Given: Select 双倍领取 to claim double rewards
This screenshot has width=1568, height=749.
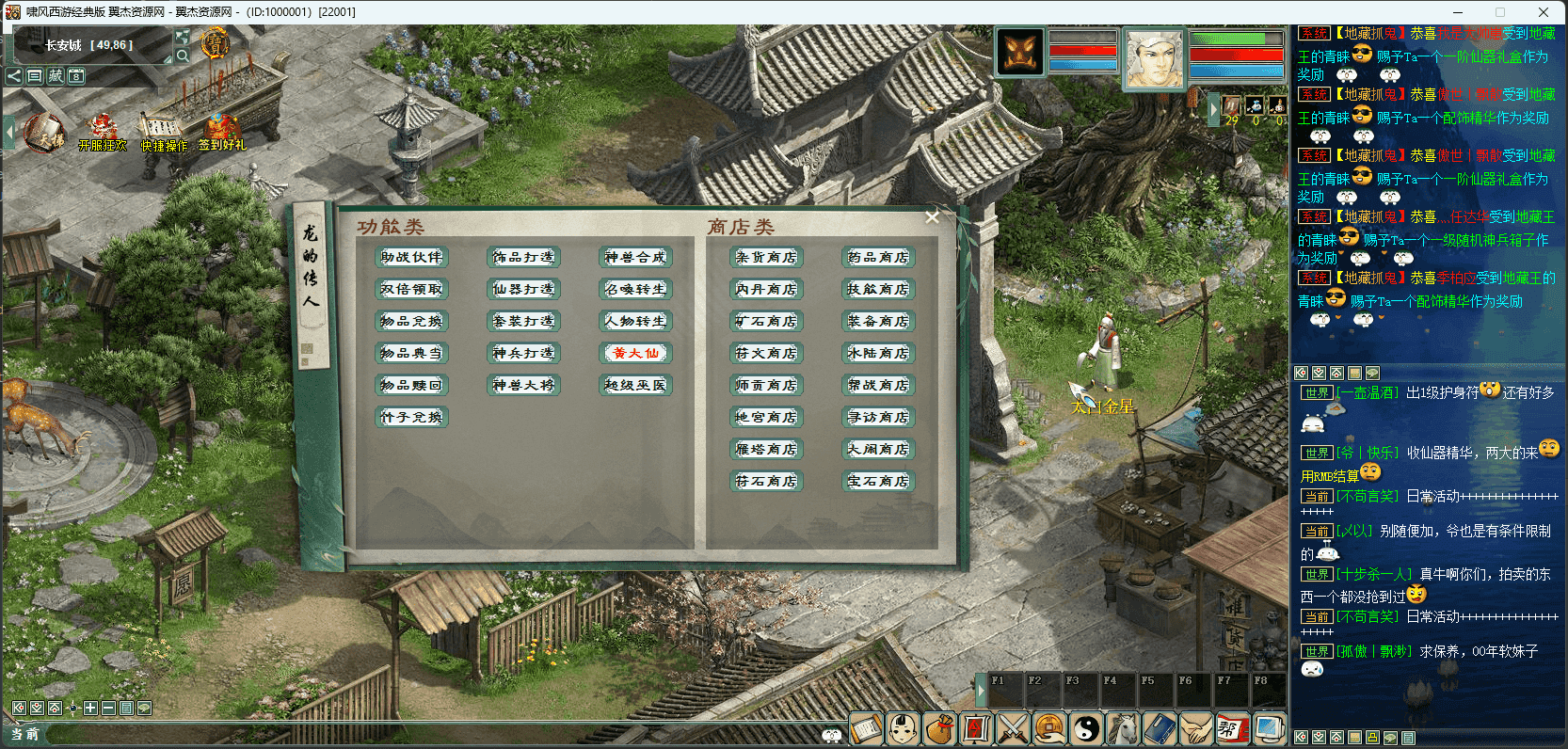Looking at the screenshot, I should (411, 289).
